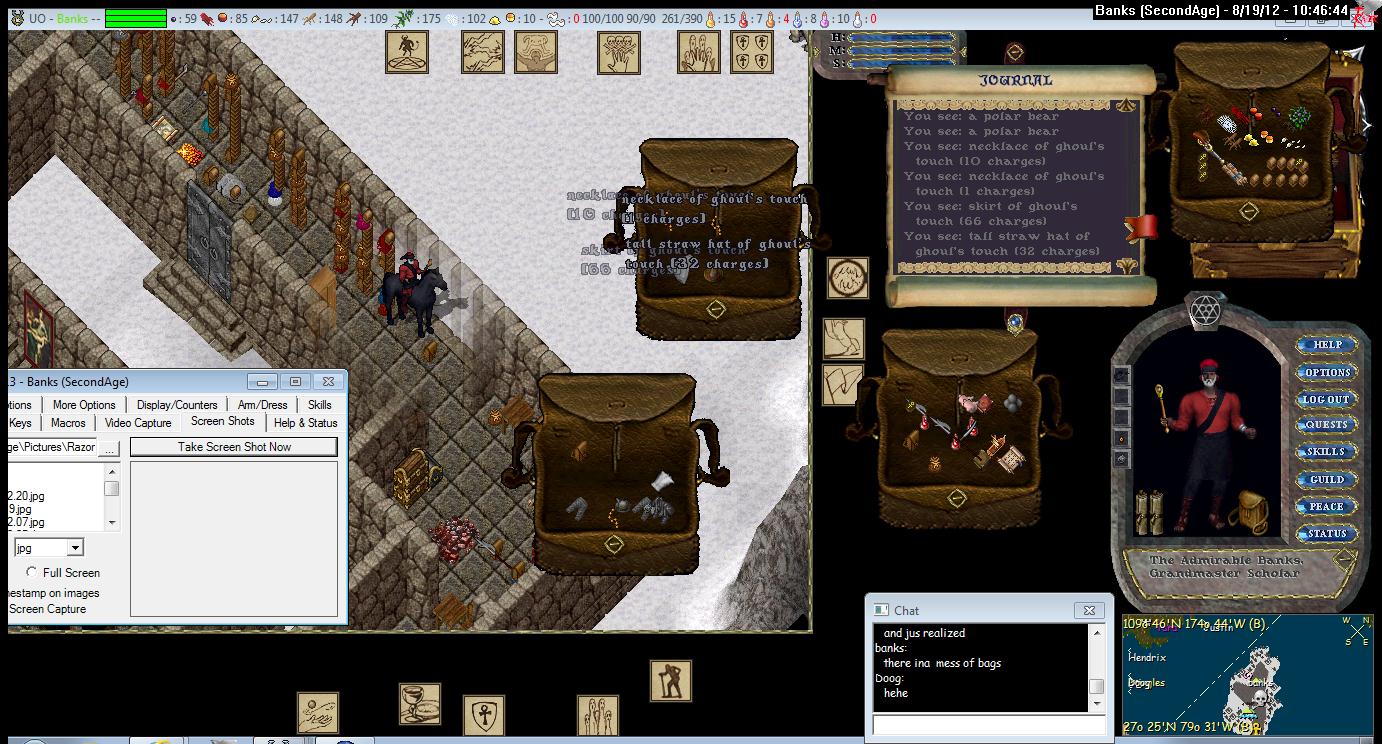Open the Video Capture tab
Viewport: 1382px width, 744px height.
tap(138, 423)
